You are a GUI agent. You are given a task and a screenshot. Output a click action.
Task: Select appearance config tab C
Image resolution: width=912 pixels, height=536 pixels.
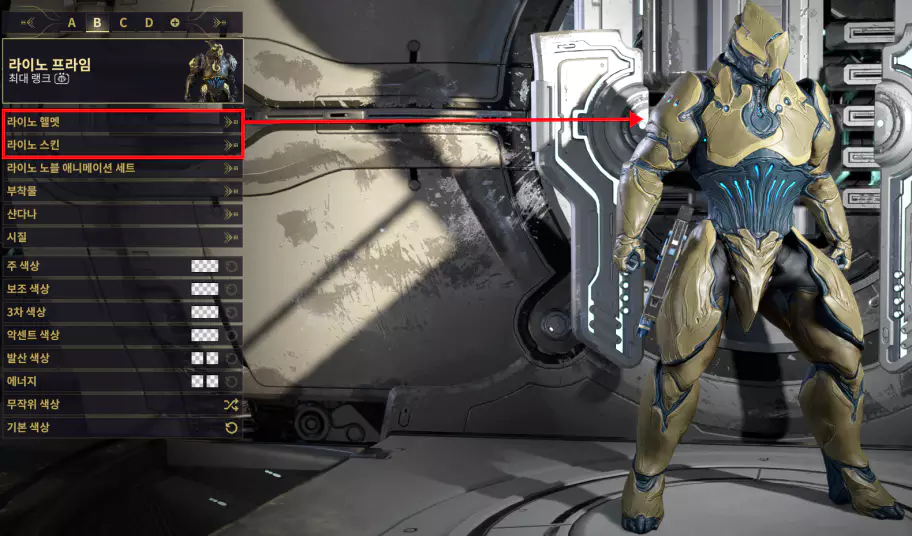tap(123, 22)
